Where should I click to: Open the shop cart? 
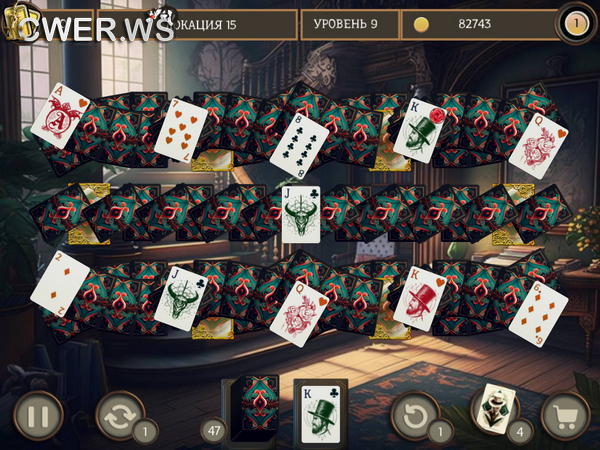click(565, 415)
